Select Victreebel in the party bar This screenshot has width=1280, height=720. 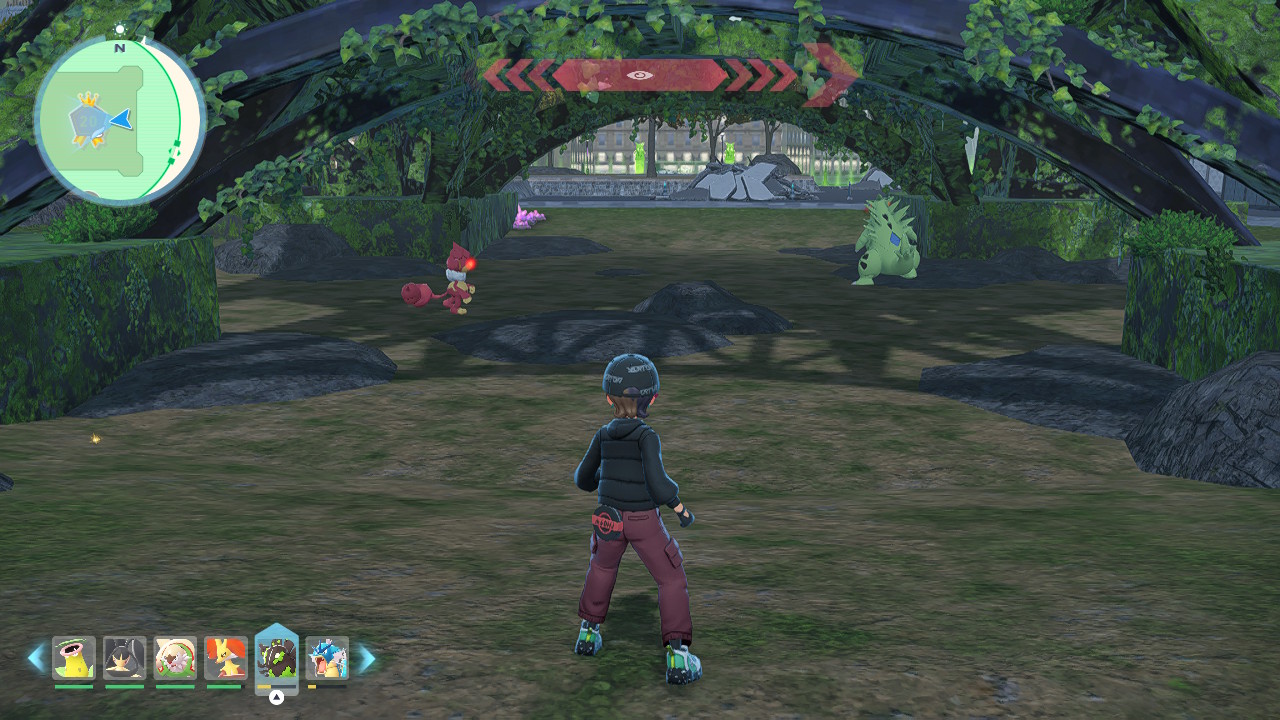point(74,658)
